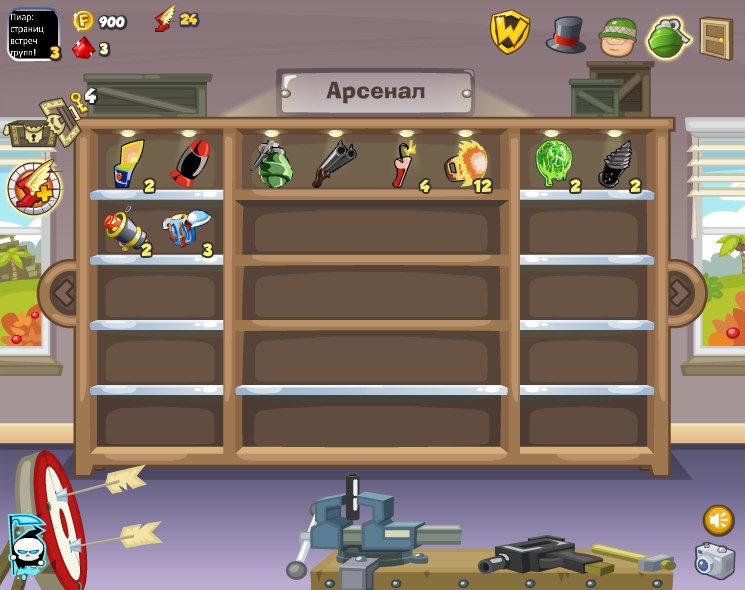Image resolution: width=745 pixels, height=590 pixels.
Task: Select the shotgun on the shelf
Action: point(333,164)
